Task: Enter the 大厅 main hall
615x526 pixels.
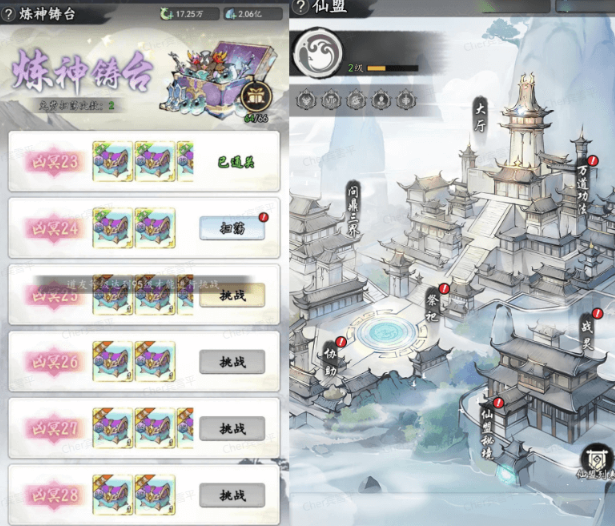Action: coord(480,112)
